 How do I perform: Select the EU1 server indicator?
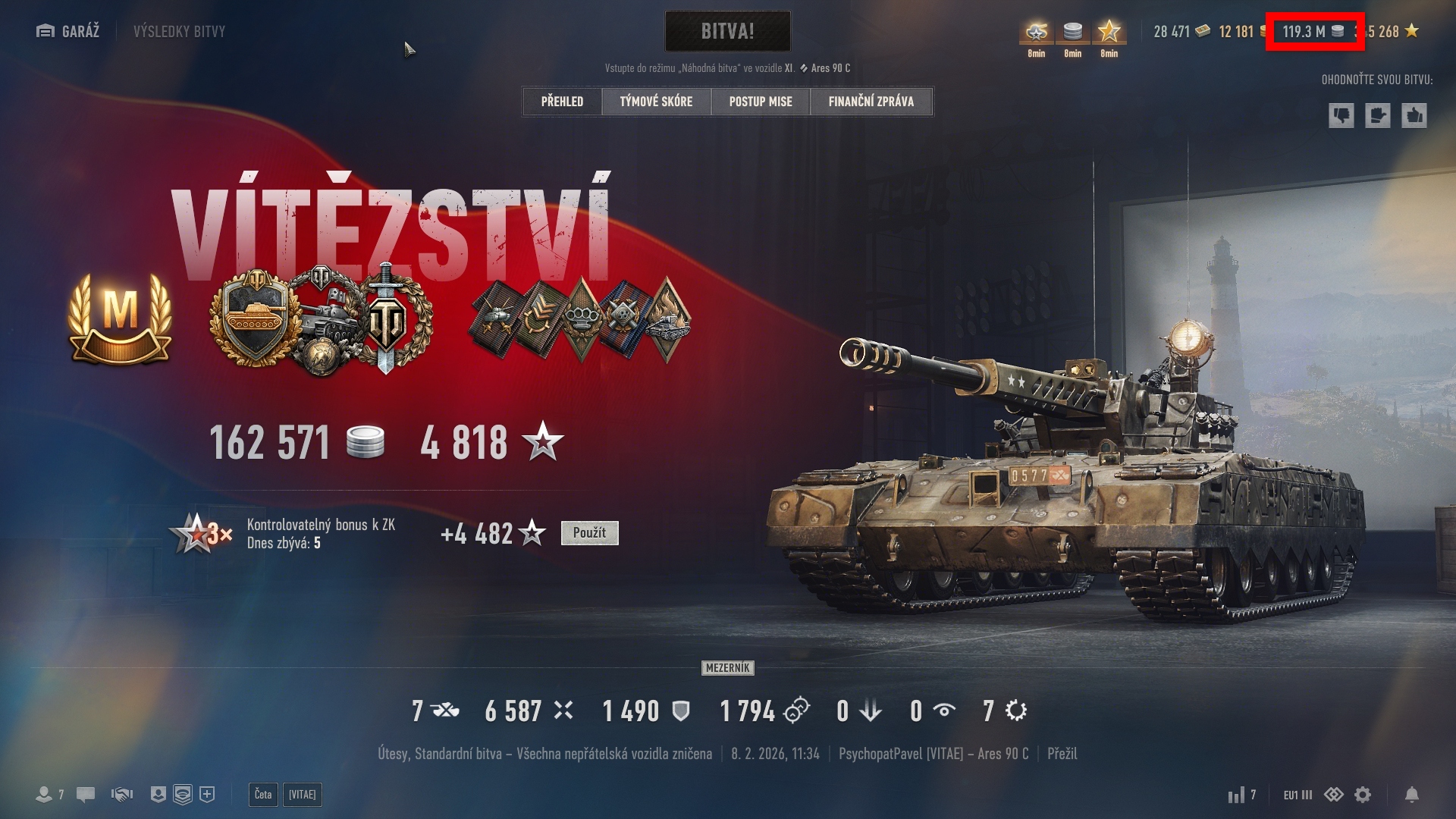[x=1298, y=795]
